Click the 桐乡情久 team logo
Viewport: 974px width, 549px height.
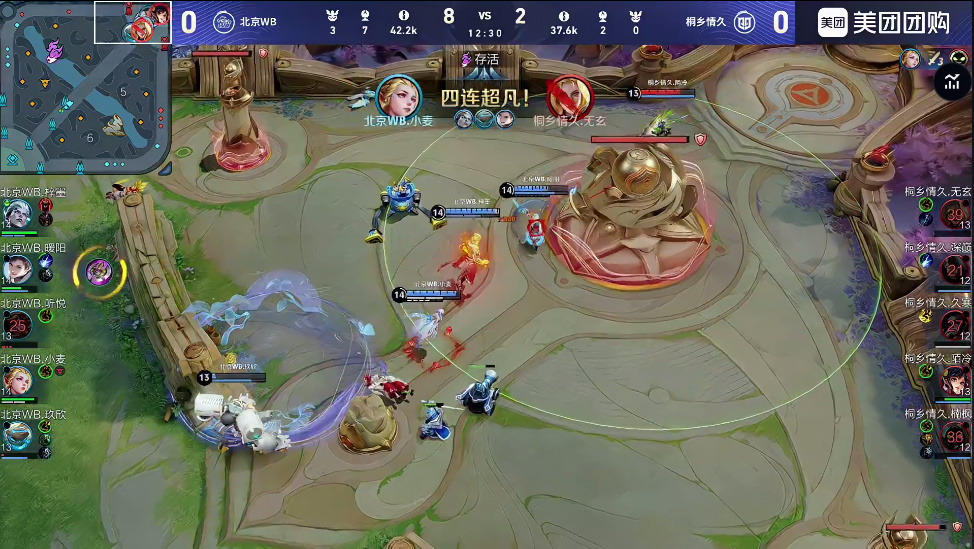pos(745,23)
